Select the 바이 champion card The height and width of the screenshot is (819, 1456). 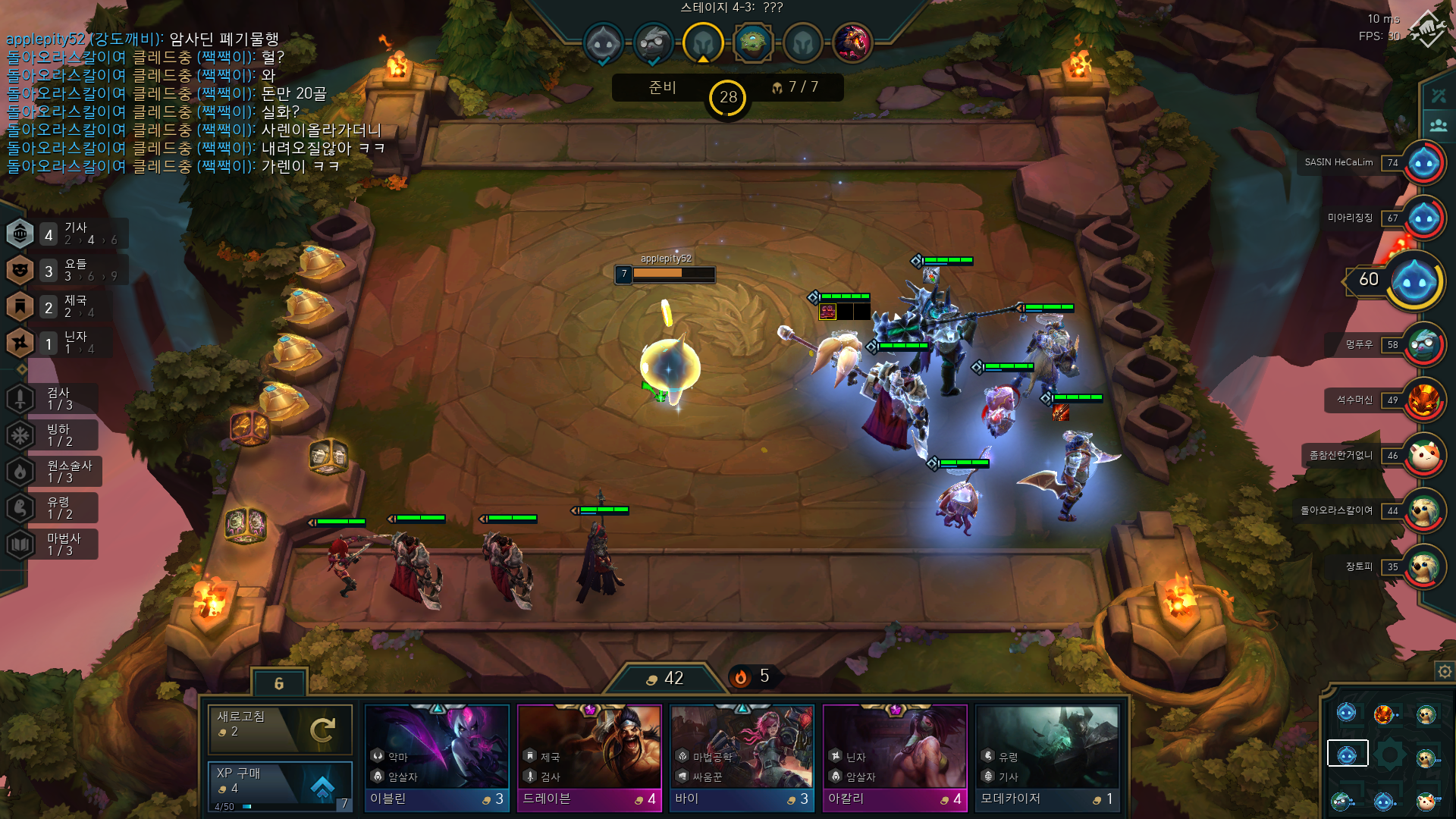[x=742, y=758]
